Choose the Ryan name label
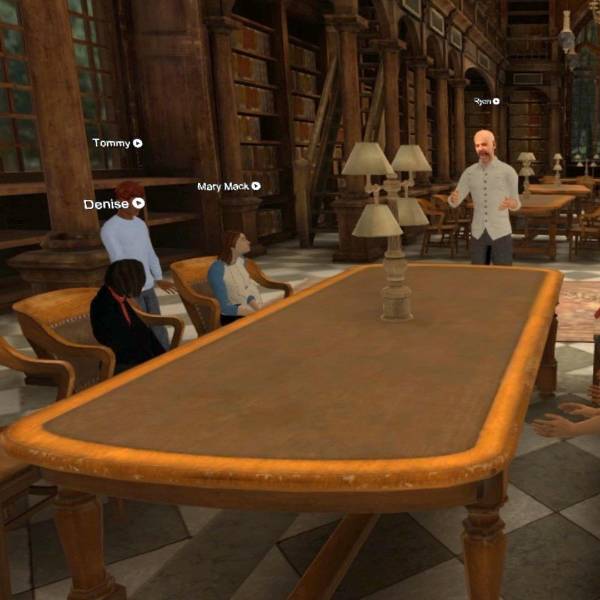Image resolution: width=600 pixels, height=600 pixels. 486,101
